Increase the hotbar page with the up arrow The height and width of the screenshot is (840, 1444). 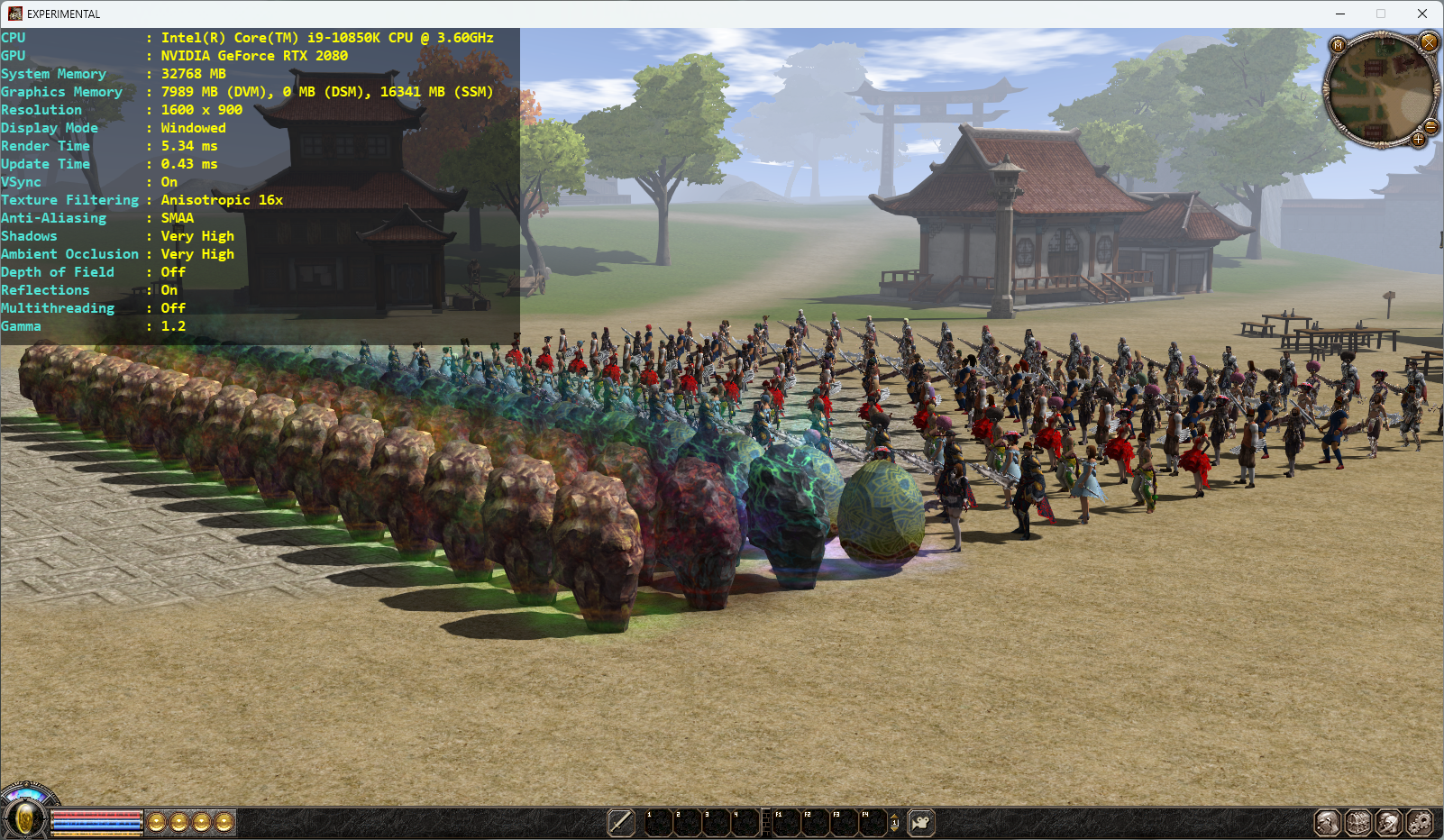point(894,817)
